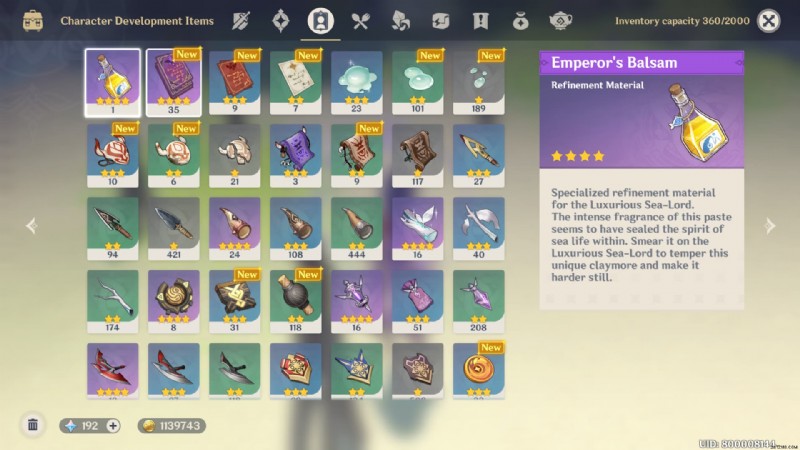Show the Furnishings tab
Screen dimensions: 800x450
559,20
